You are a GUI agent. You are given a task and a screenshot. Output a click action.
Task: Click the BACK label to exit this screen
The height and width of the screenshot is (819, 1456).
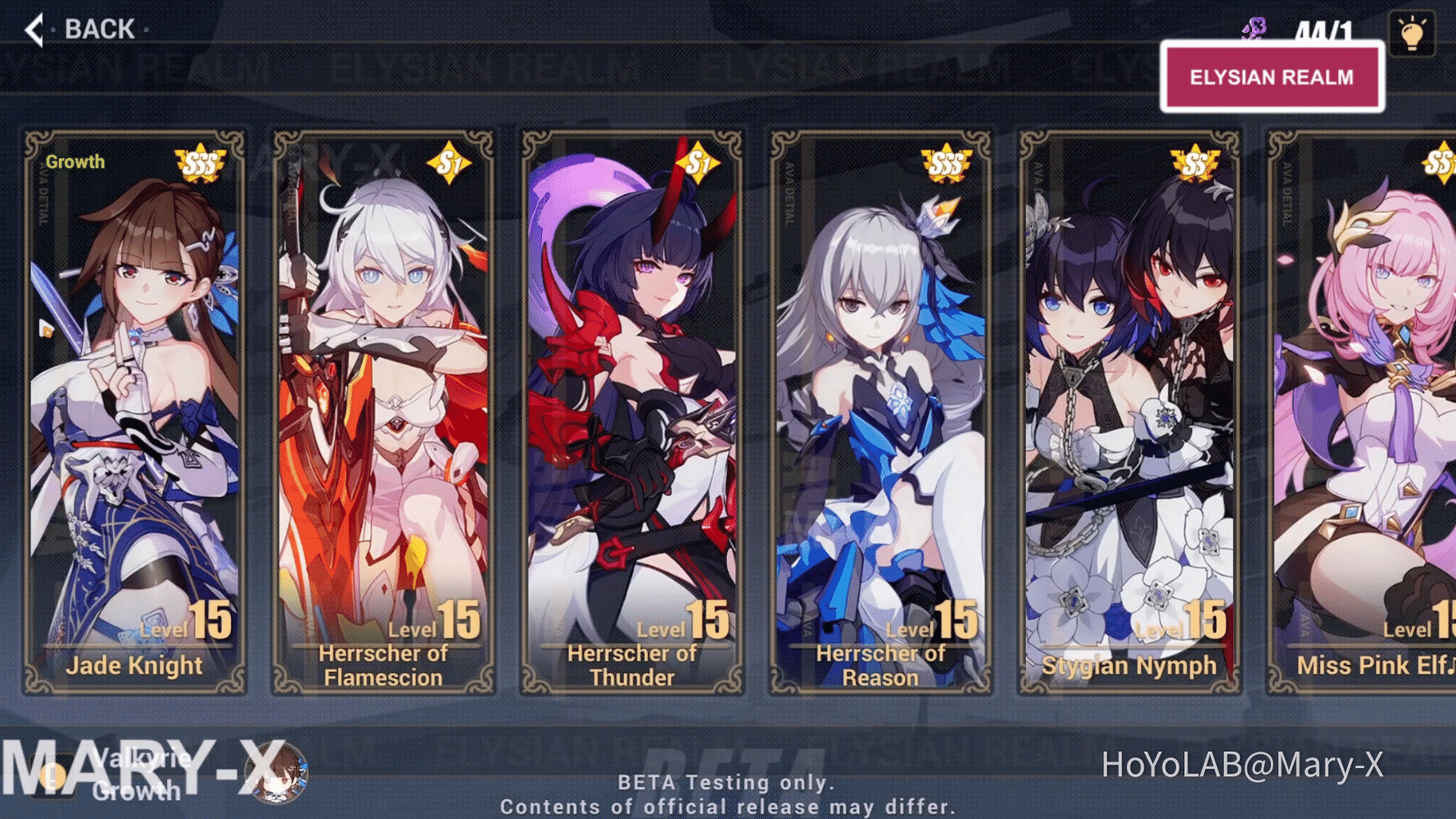pyautogui.click(x=97, y=29)
